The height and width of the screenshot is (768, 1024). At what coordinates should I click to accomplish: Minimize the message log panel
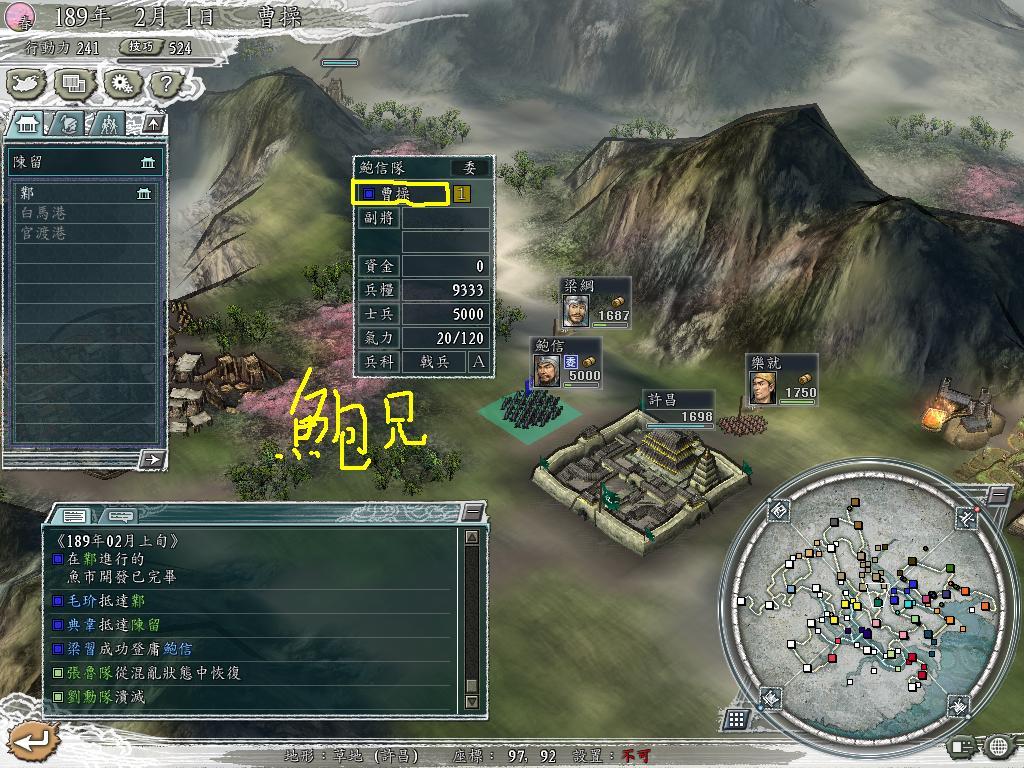(472, 513)
